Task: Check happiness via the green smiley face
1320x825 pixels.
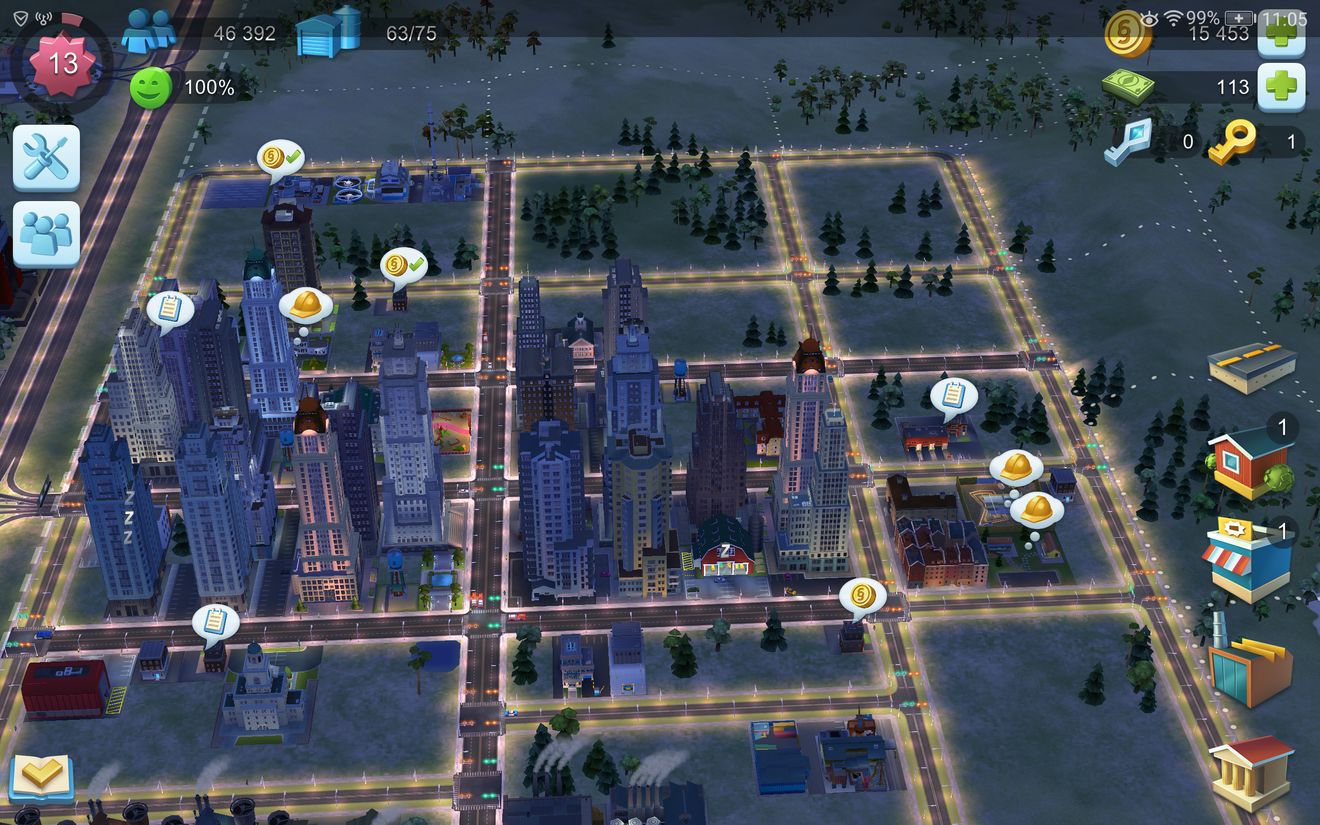Action: (x=150, y=88)
